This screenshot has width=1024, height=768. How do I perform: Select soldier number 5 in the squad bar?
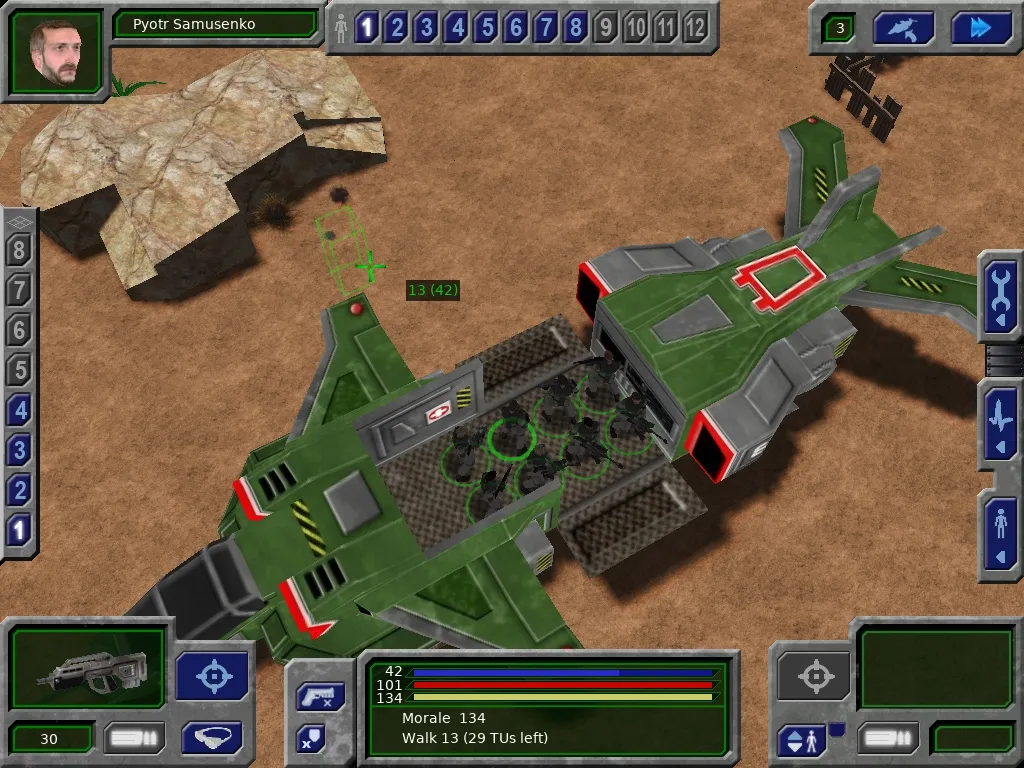pos(486,27)
